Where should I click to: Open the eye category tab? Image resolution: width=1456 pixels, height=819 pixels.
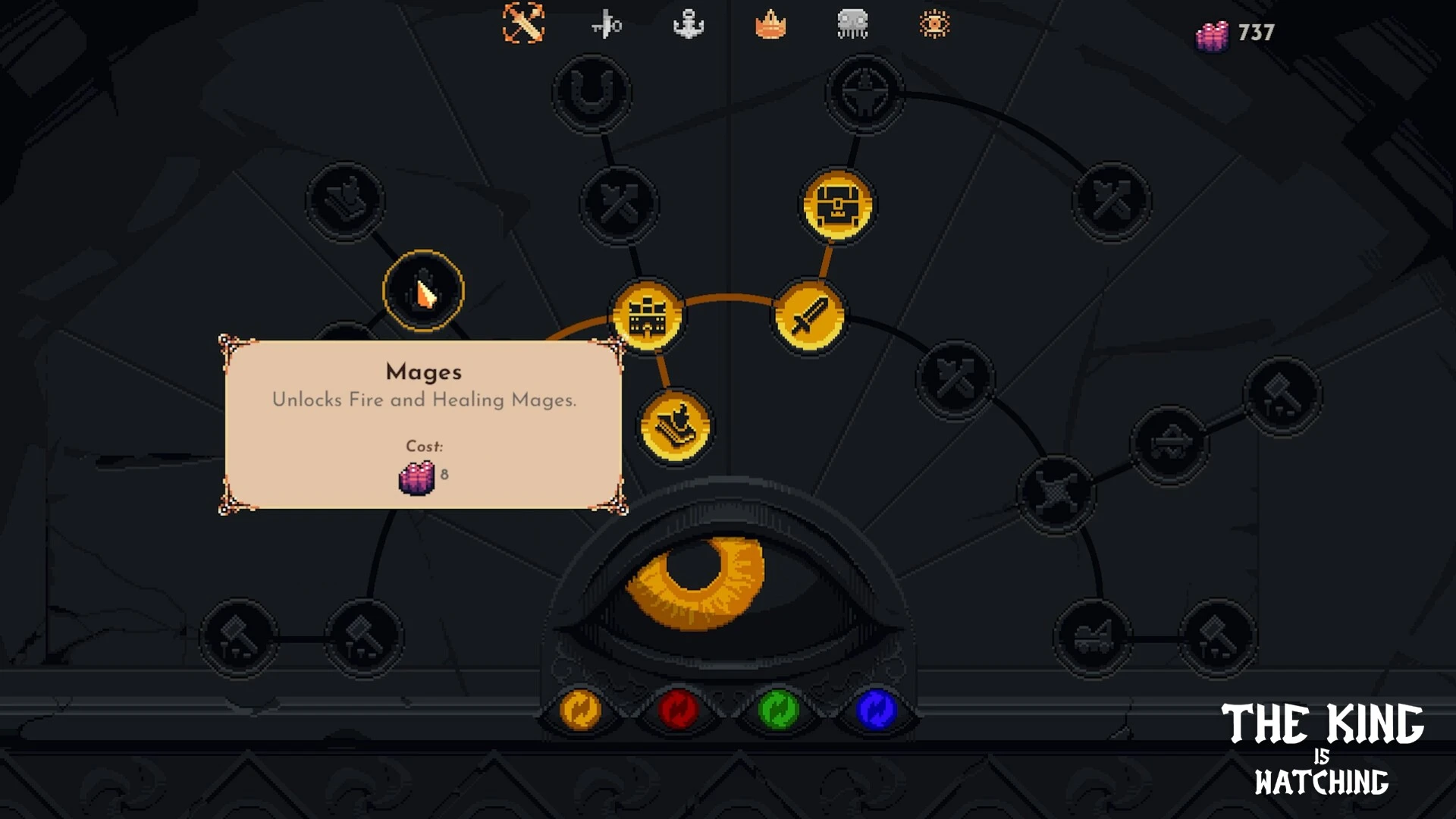[934, 24]
